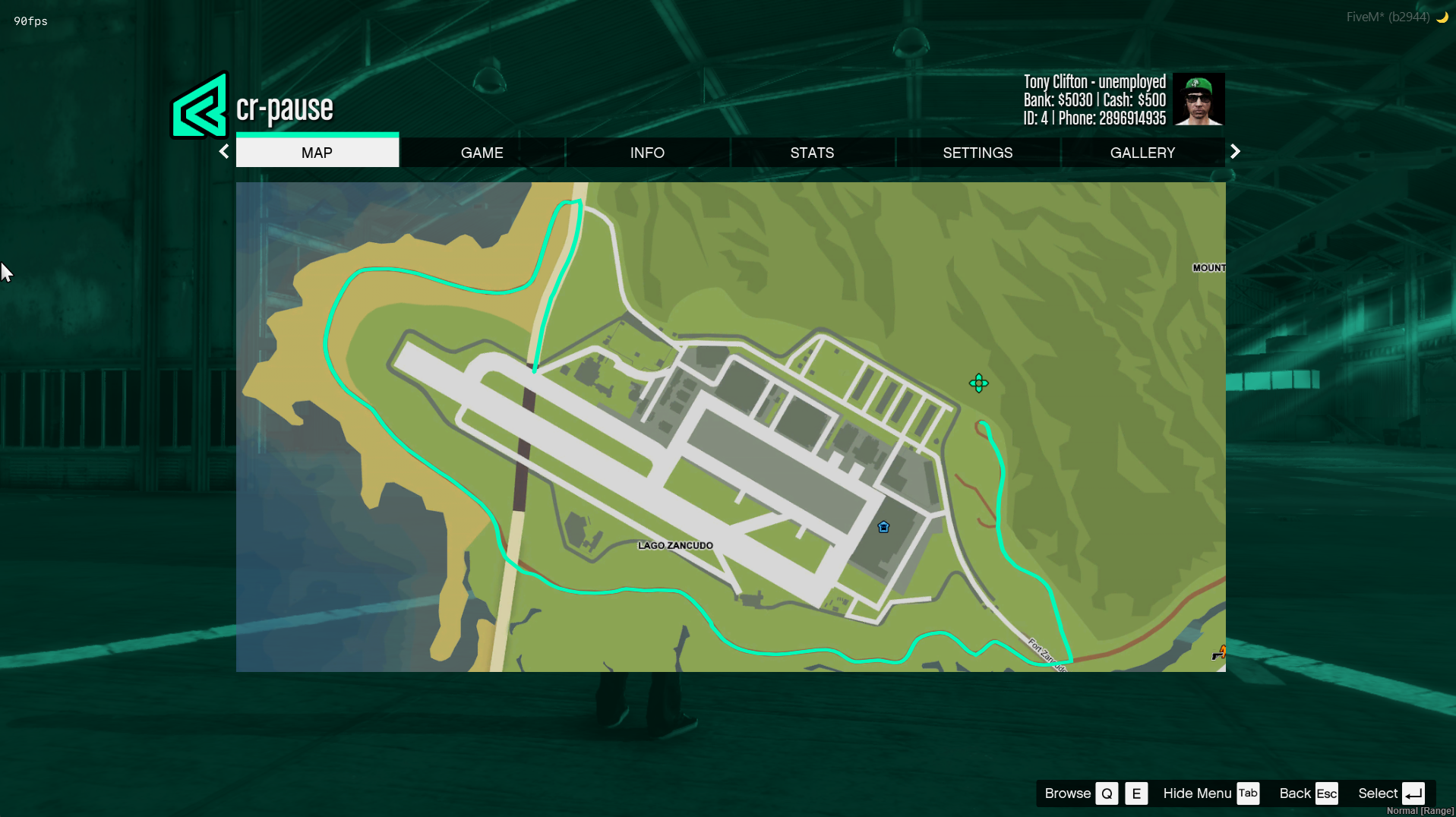The width and height of the screenshot is (1456, 817).
Task: Click the left arrow beside the tabs
Action: click(x=224, y=152)
